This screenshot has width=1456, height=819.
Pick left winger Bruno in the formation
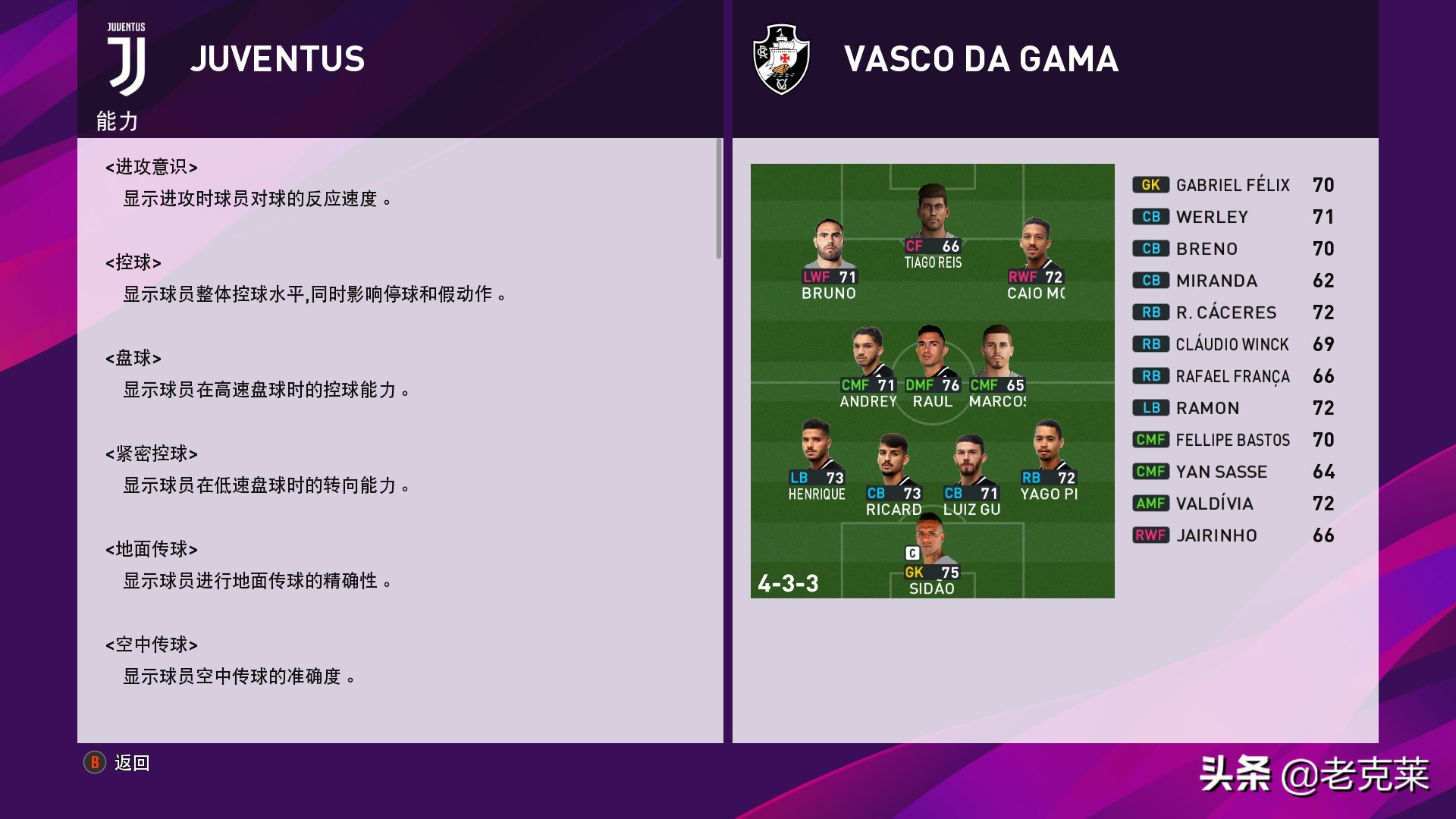[x=829, y=258]
